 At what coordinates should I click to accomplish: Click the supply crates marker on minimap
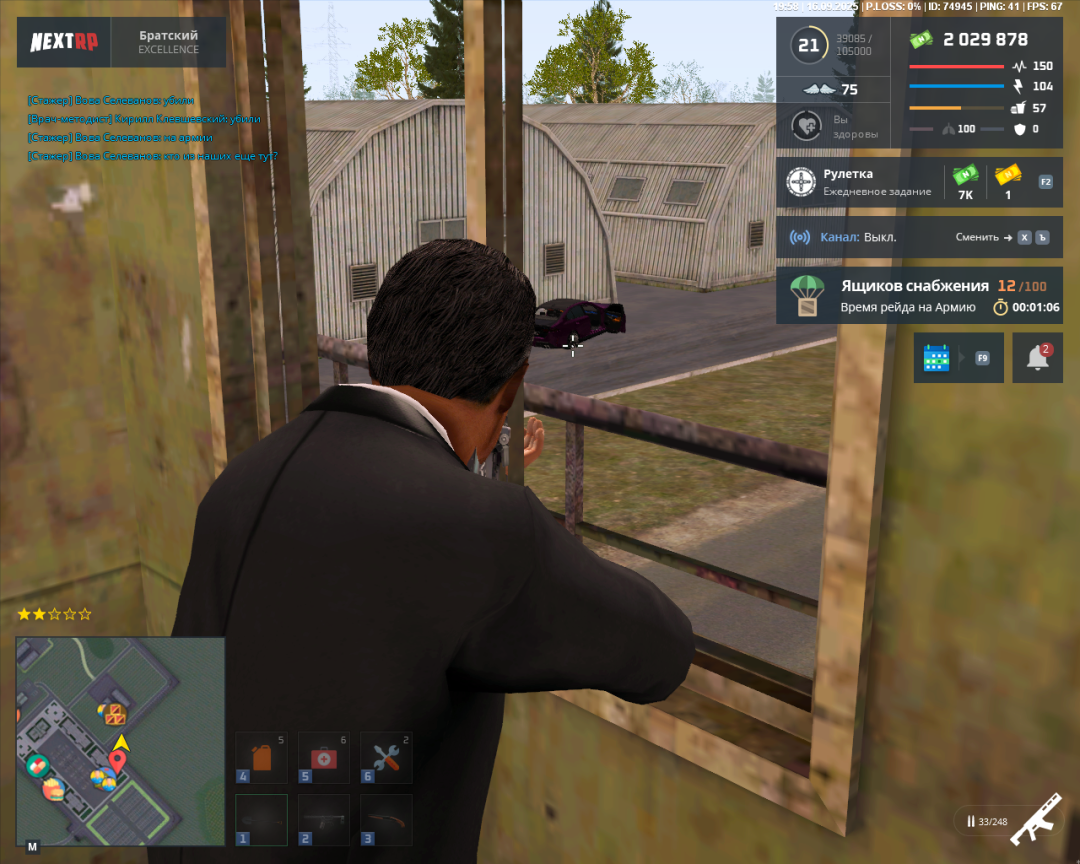coord(114,713)
